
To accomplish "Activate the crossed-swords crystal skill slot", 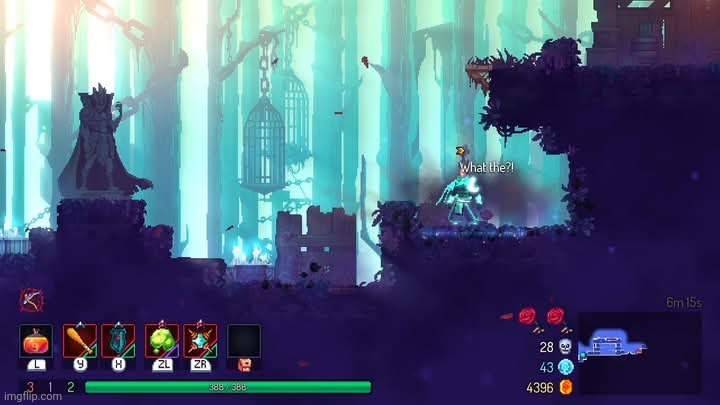I will coord(200,340).
